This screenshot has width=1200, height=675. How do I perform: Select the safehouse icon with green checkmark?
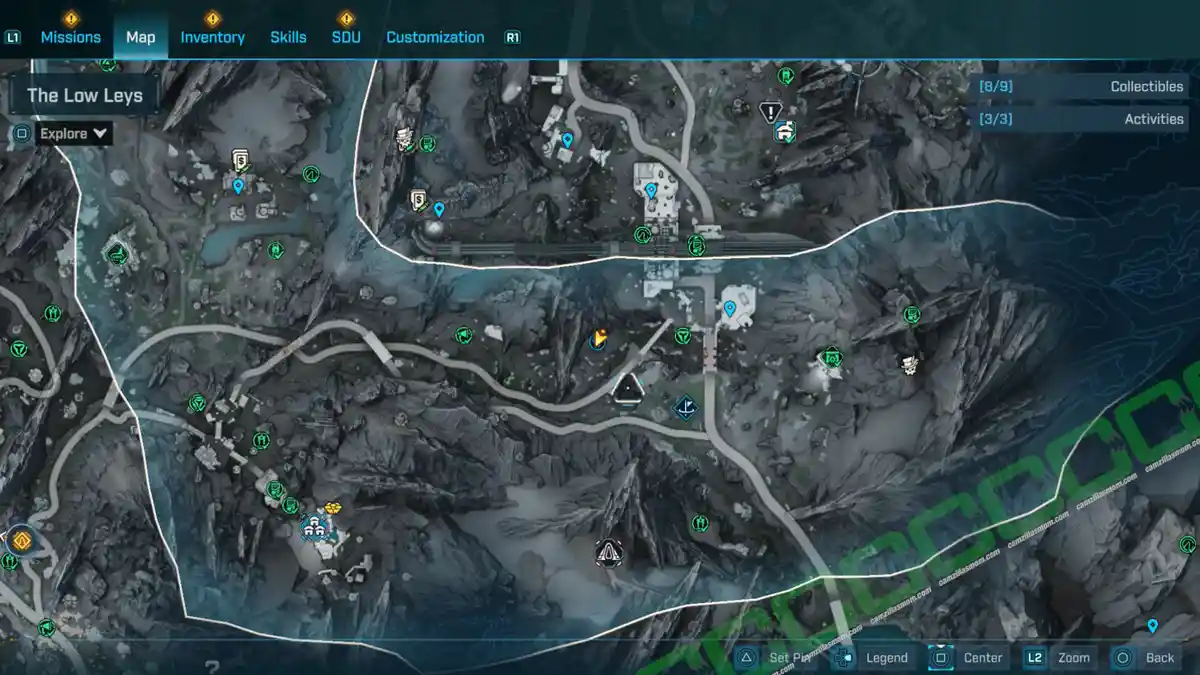pyautogui.click(x=785, y=131)
